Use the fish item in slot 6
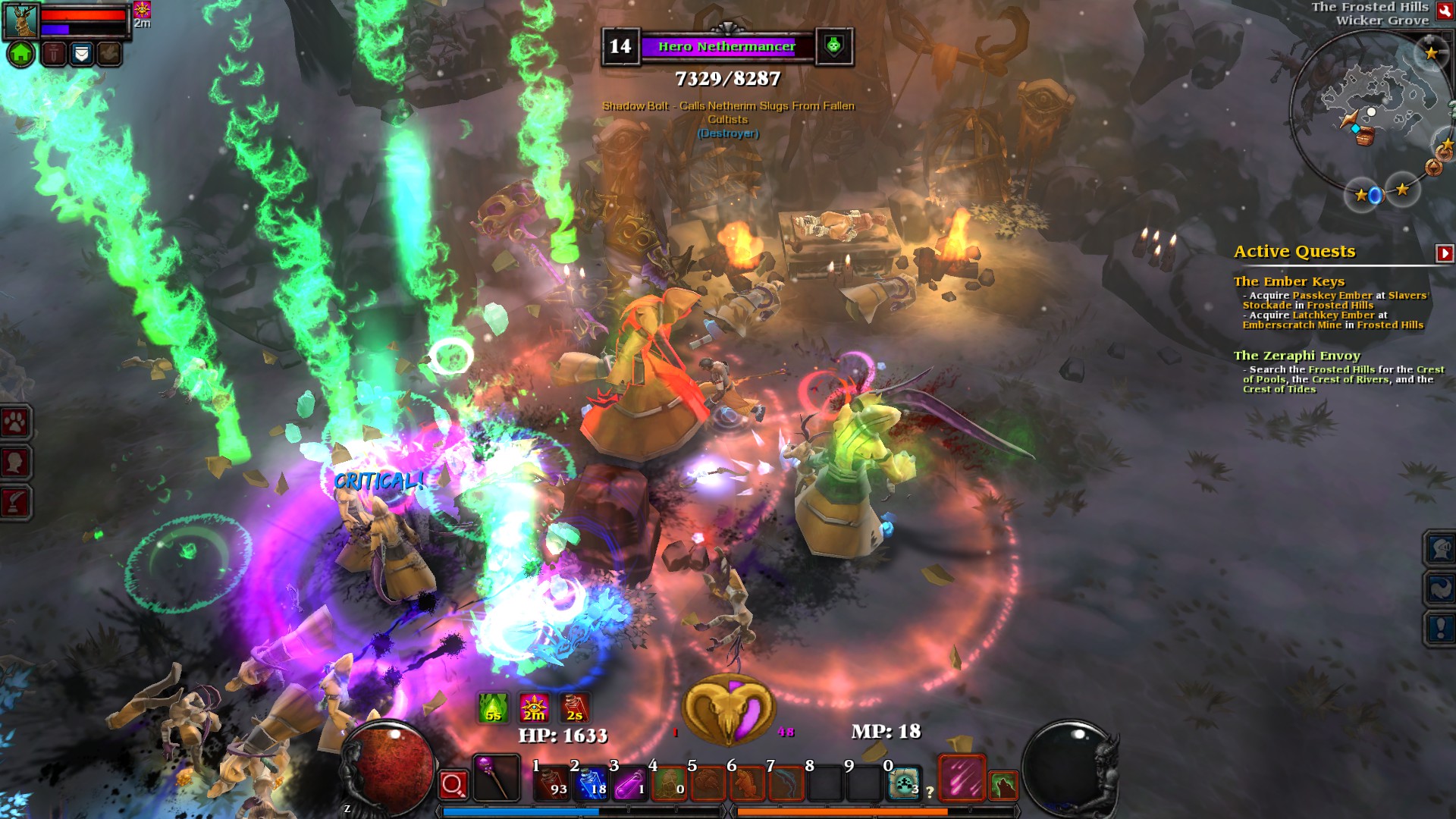 (x=747, y=783)
